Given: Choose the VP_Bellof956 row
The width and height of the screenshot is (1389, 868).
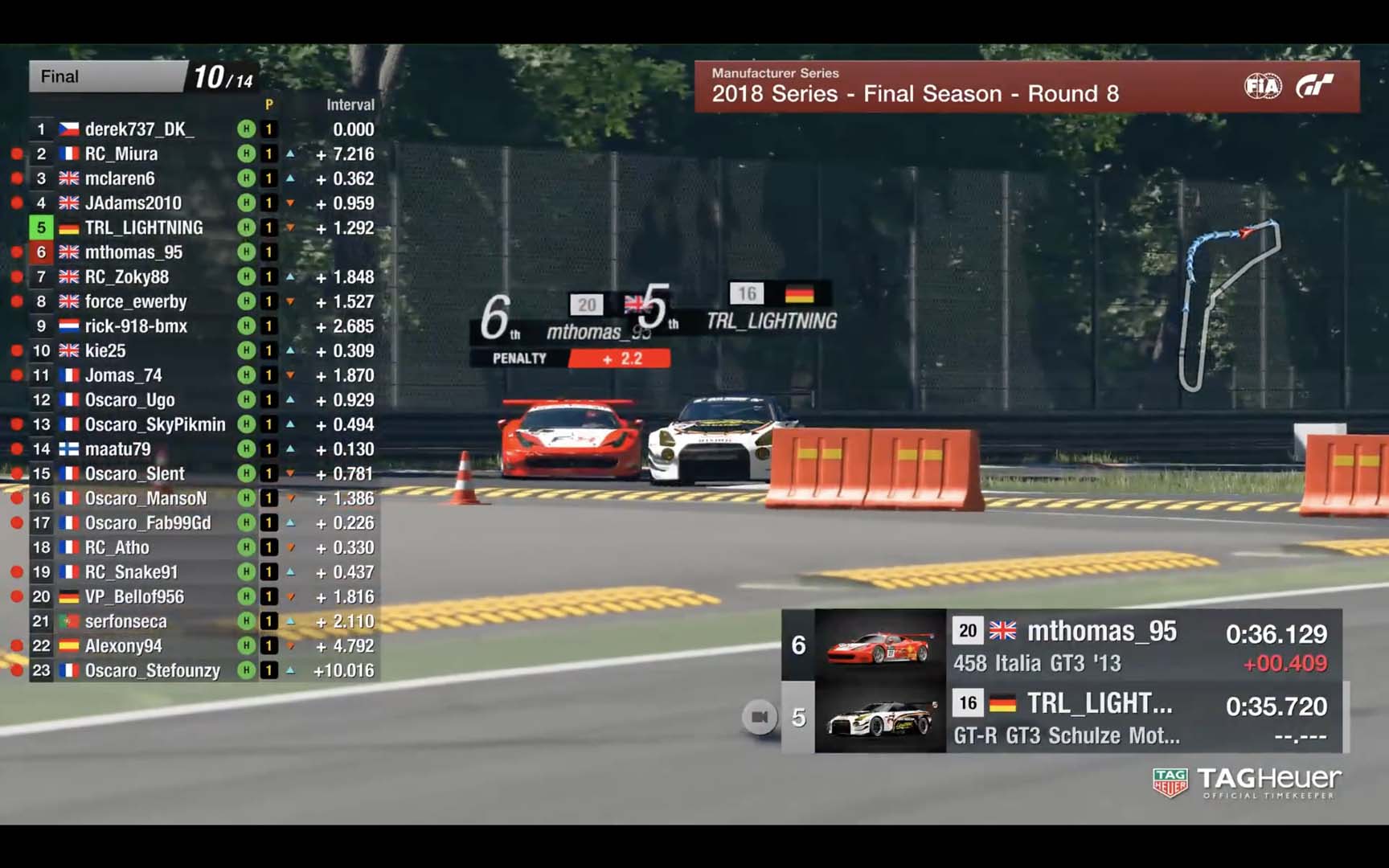Looking at the screenshot, I should coord(134,597).
